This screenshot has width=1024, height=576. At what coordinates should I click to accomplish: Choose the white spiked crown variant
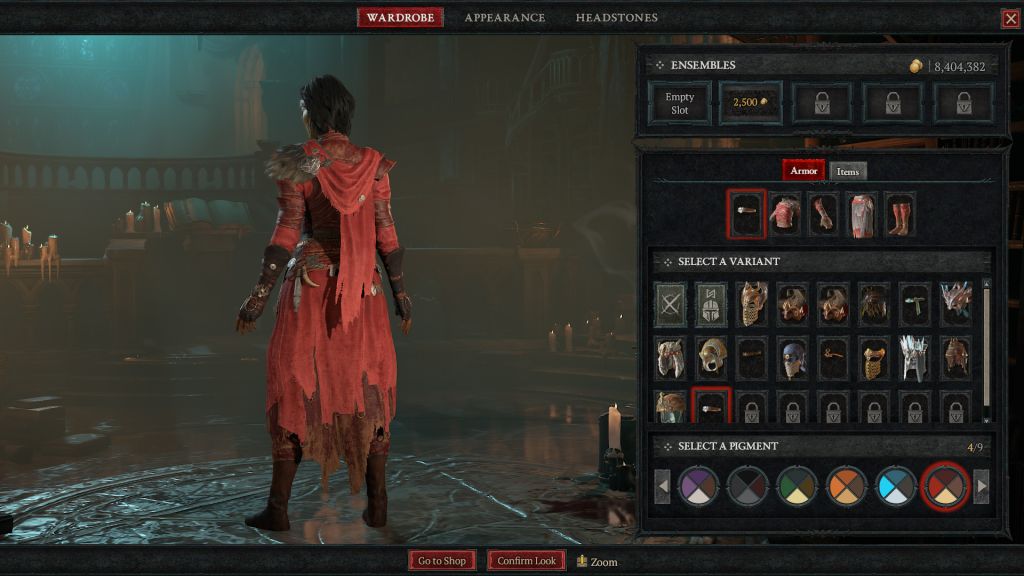pos(915,357)
